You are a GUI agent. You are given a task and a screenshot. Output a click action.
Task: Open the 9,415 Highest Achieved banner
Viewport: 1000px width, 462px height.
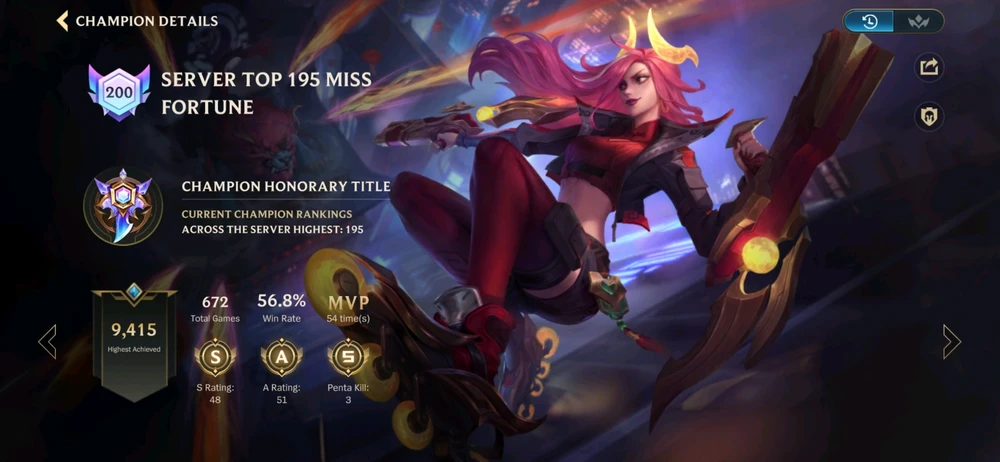tap(134, 340)
